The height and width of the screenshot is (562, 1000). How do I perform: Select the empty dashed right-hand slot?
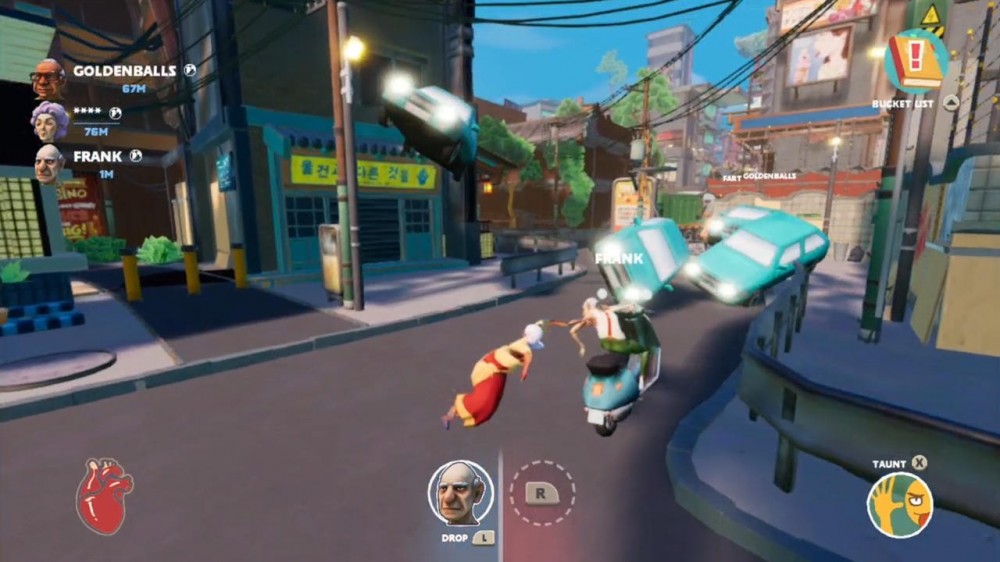(542, 492)
